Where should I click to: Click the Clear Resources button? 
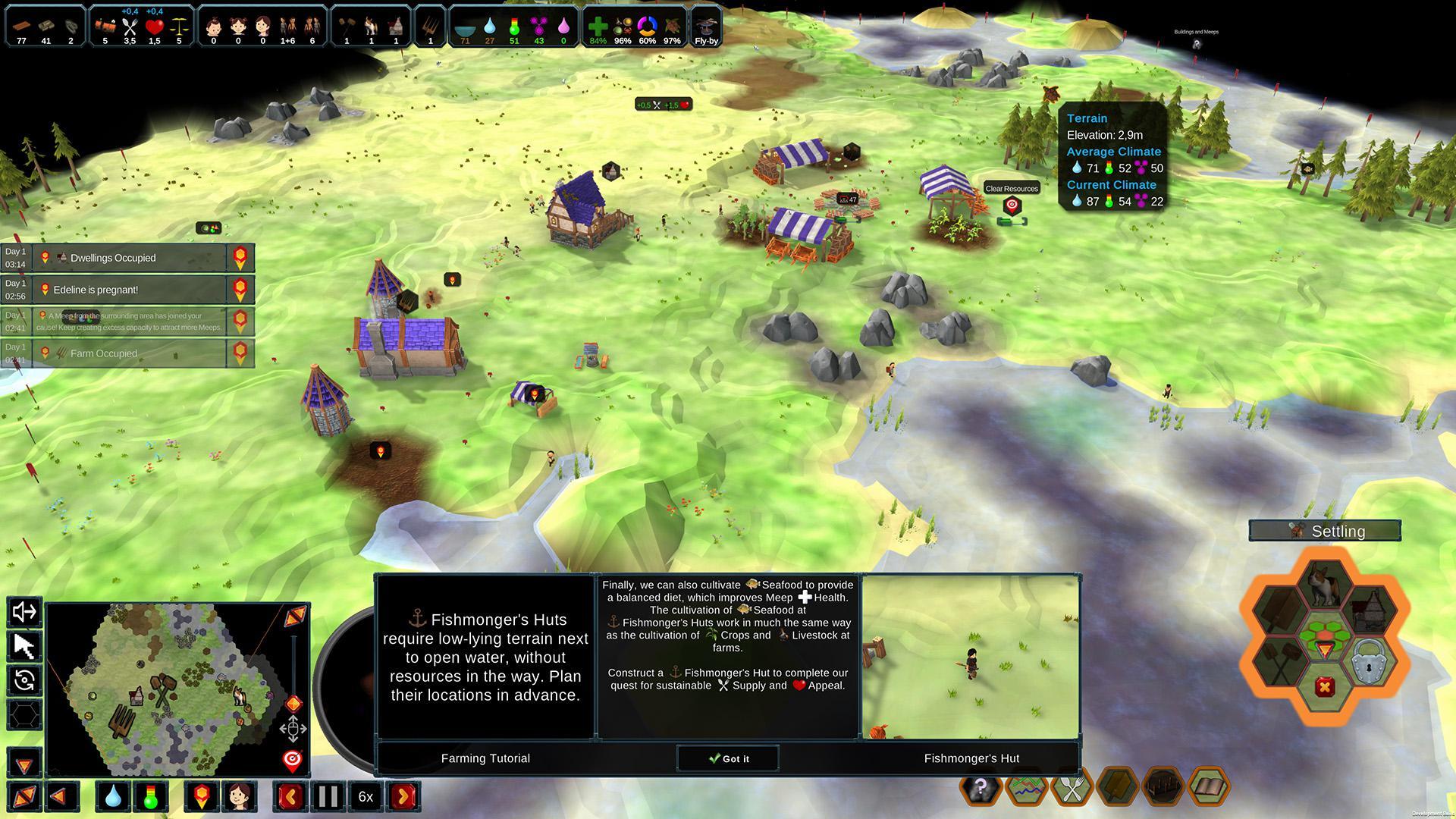(1010, 188)
